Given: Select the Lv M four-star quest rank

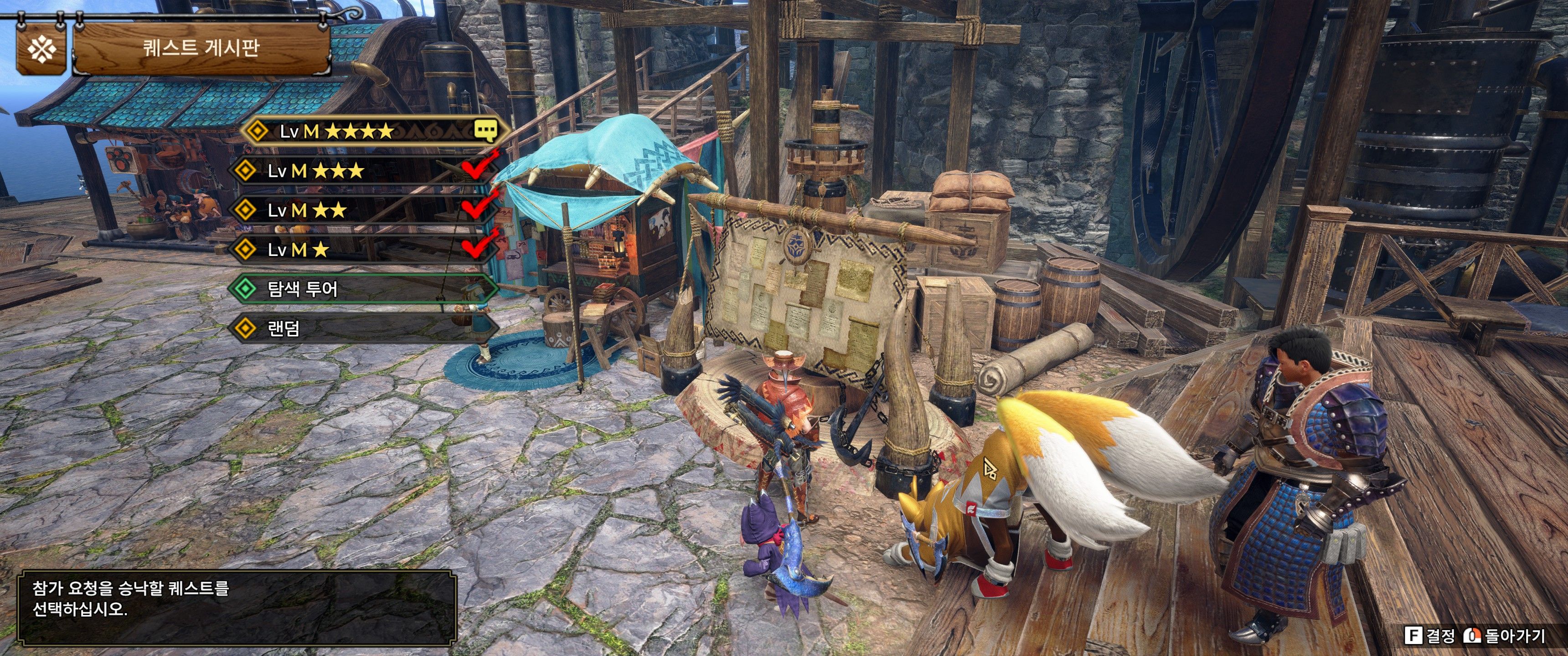Looking at the screenshot, I should point(371,131).
